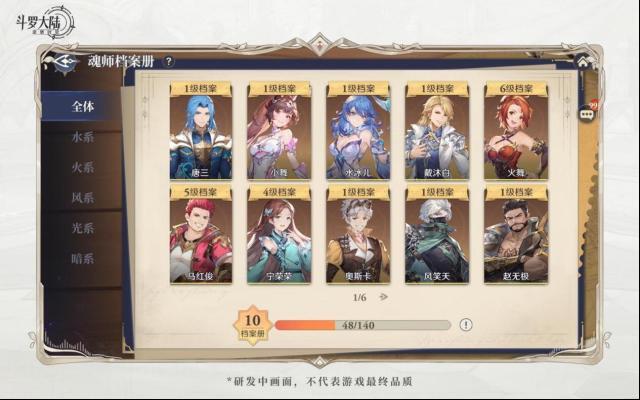
Task: Switch to the 全体 tab
Action: (x=83, y=106)
